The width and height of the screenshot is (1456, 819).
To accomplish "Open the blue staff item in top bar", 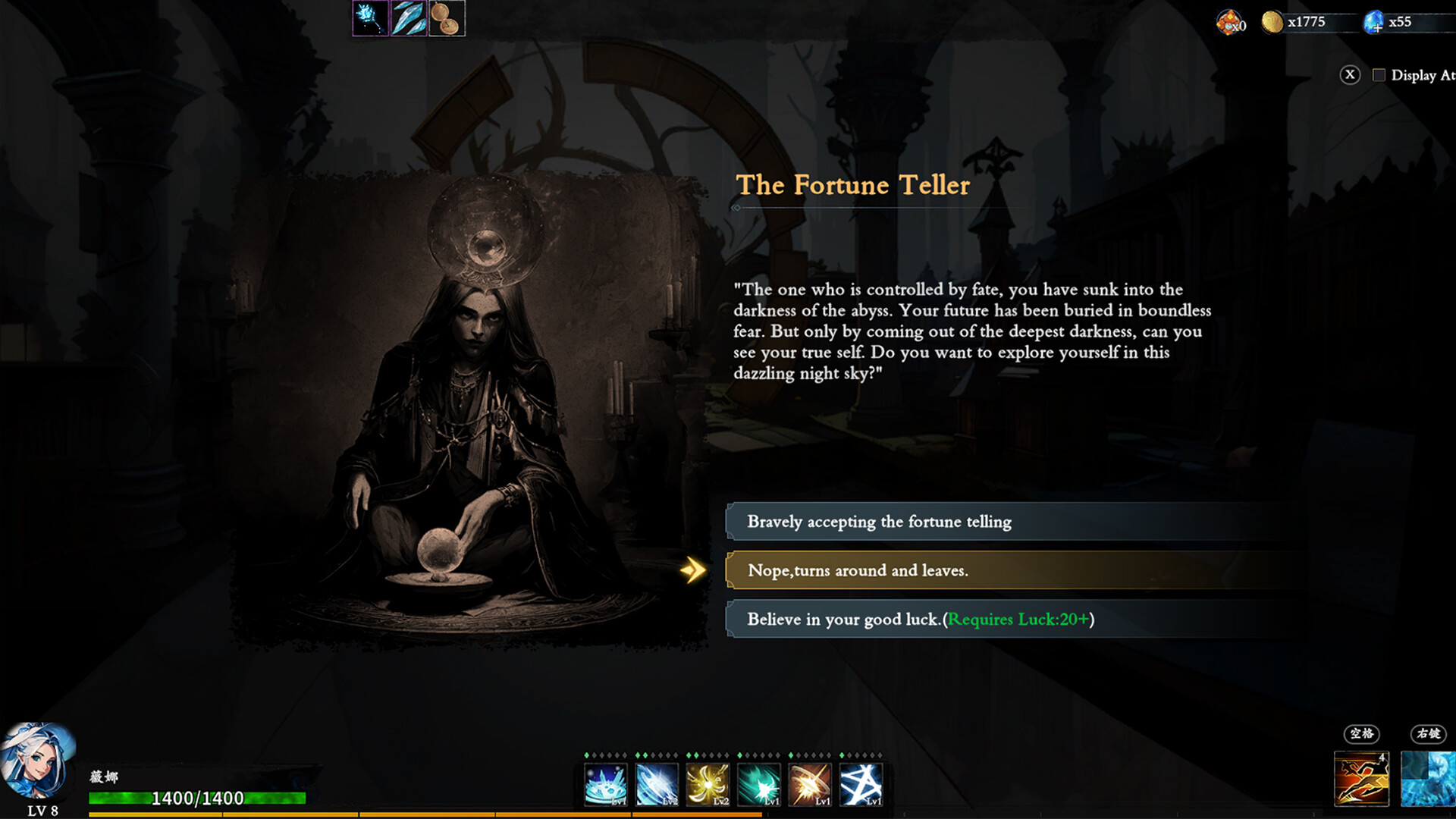I will 371,19.
